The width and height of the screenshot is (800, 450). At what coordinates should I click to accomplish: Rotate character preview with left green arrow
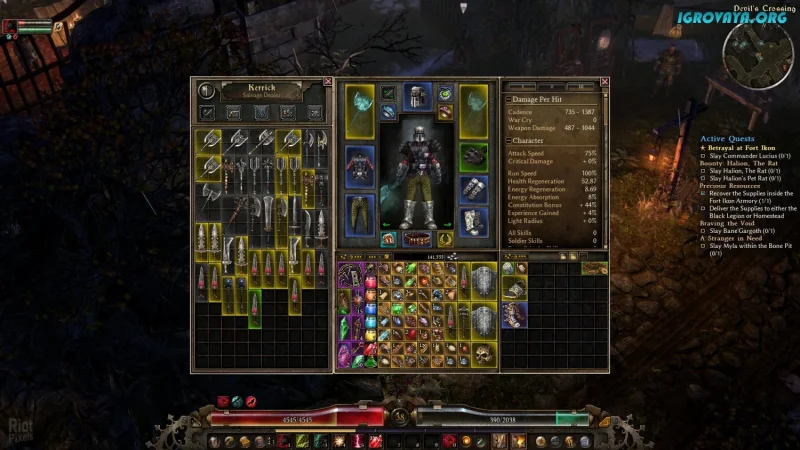383,225
